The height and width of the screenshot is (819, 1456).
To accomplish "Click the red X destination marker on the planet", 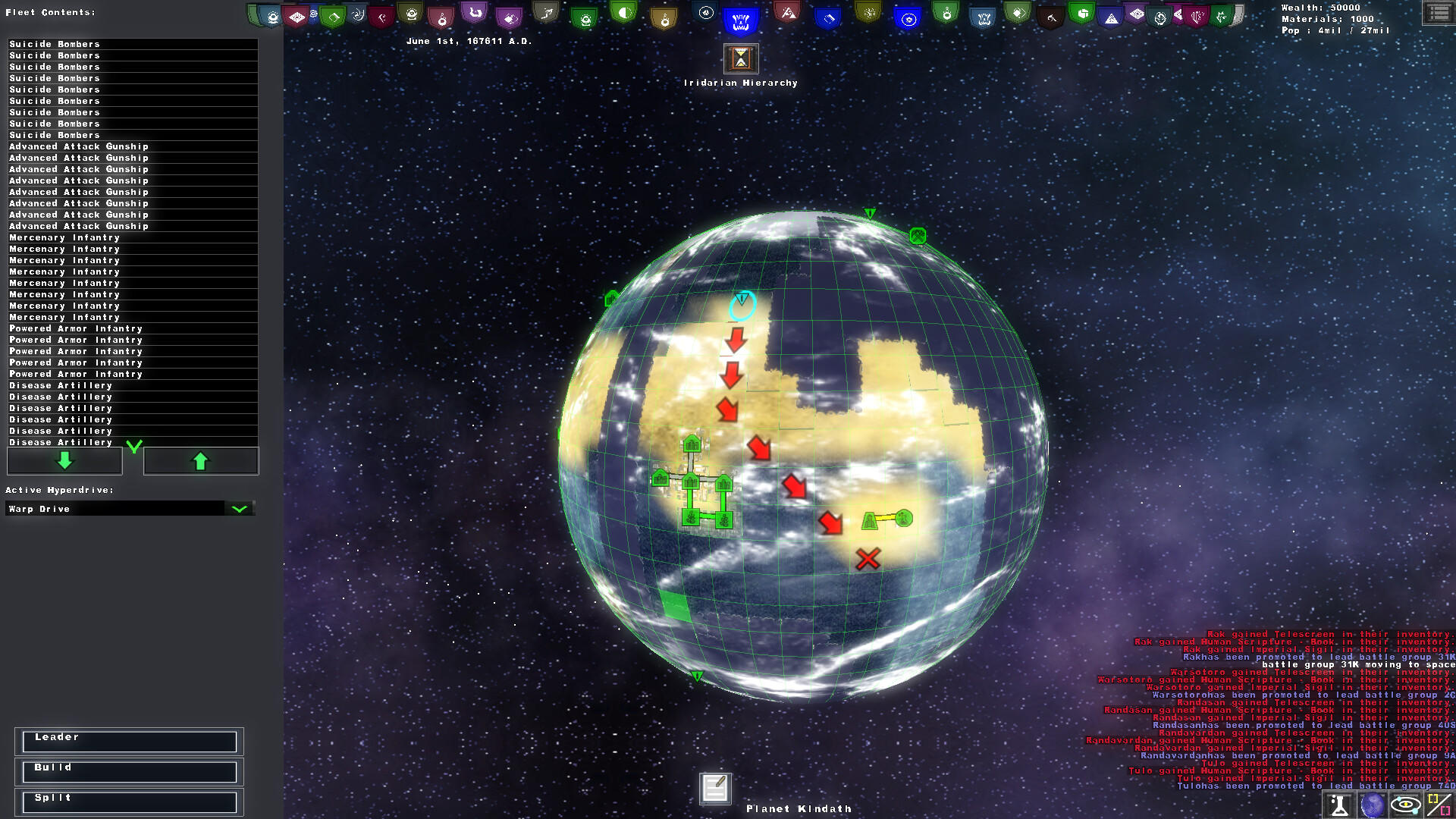I will (867, 560).
